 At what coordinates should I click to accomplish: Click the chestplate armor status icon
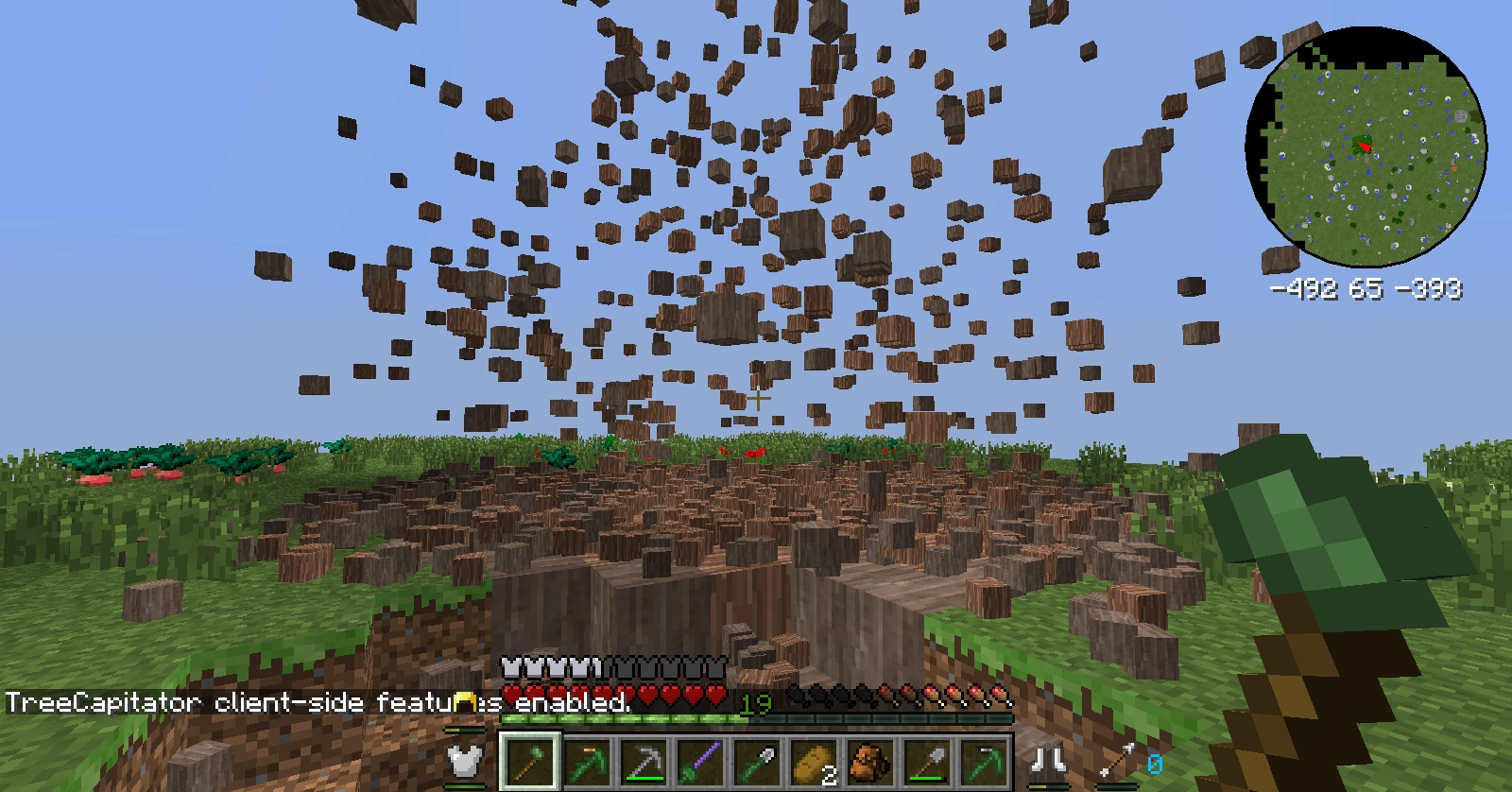[x=465, y=761]
